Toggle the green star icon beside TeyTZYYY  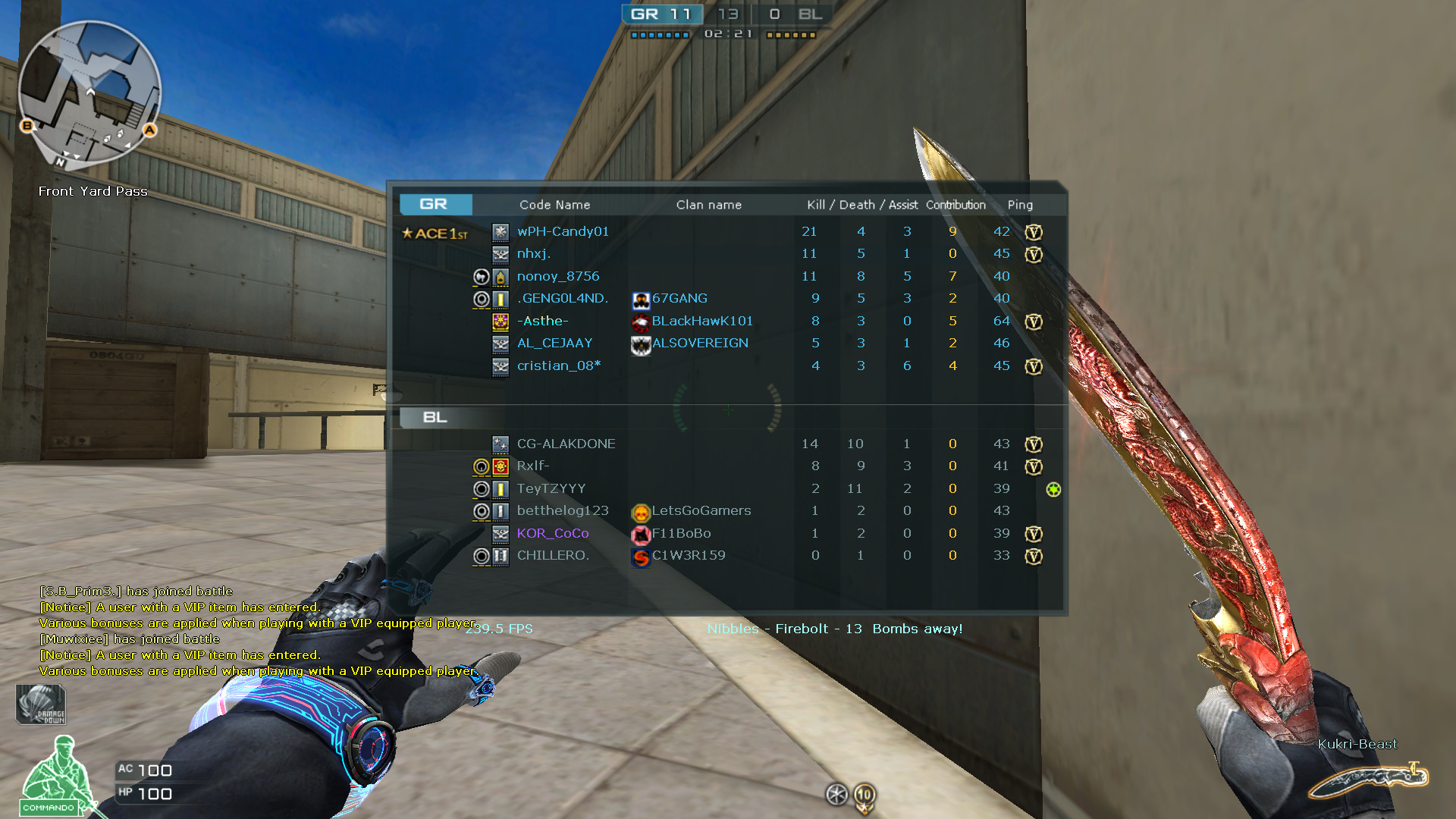1053,489
